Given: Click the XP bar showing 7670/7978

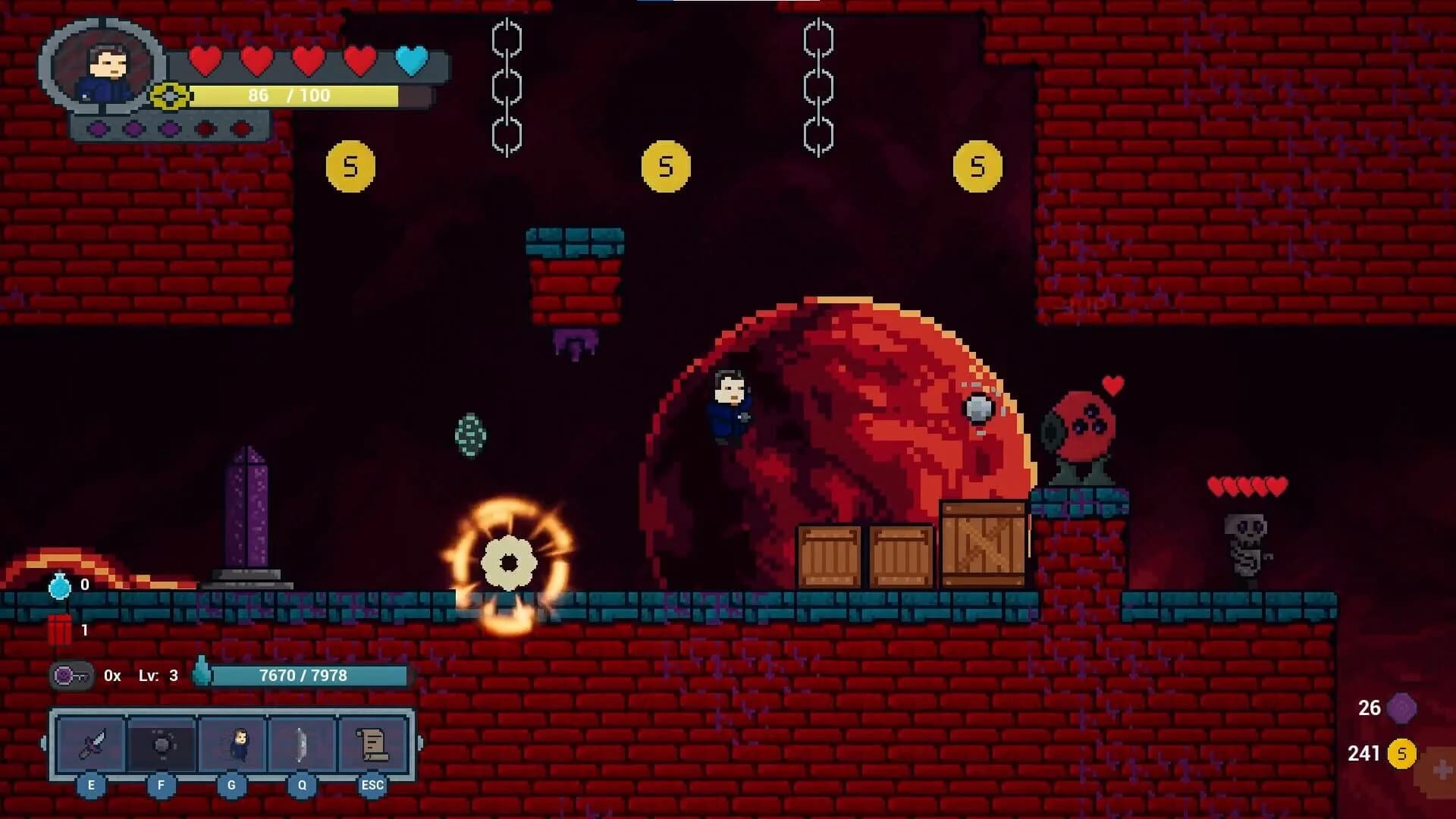Looking at the screenshot, I should tap(303, 673).
